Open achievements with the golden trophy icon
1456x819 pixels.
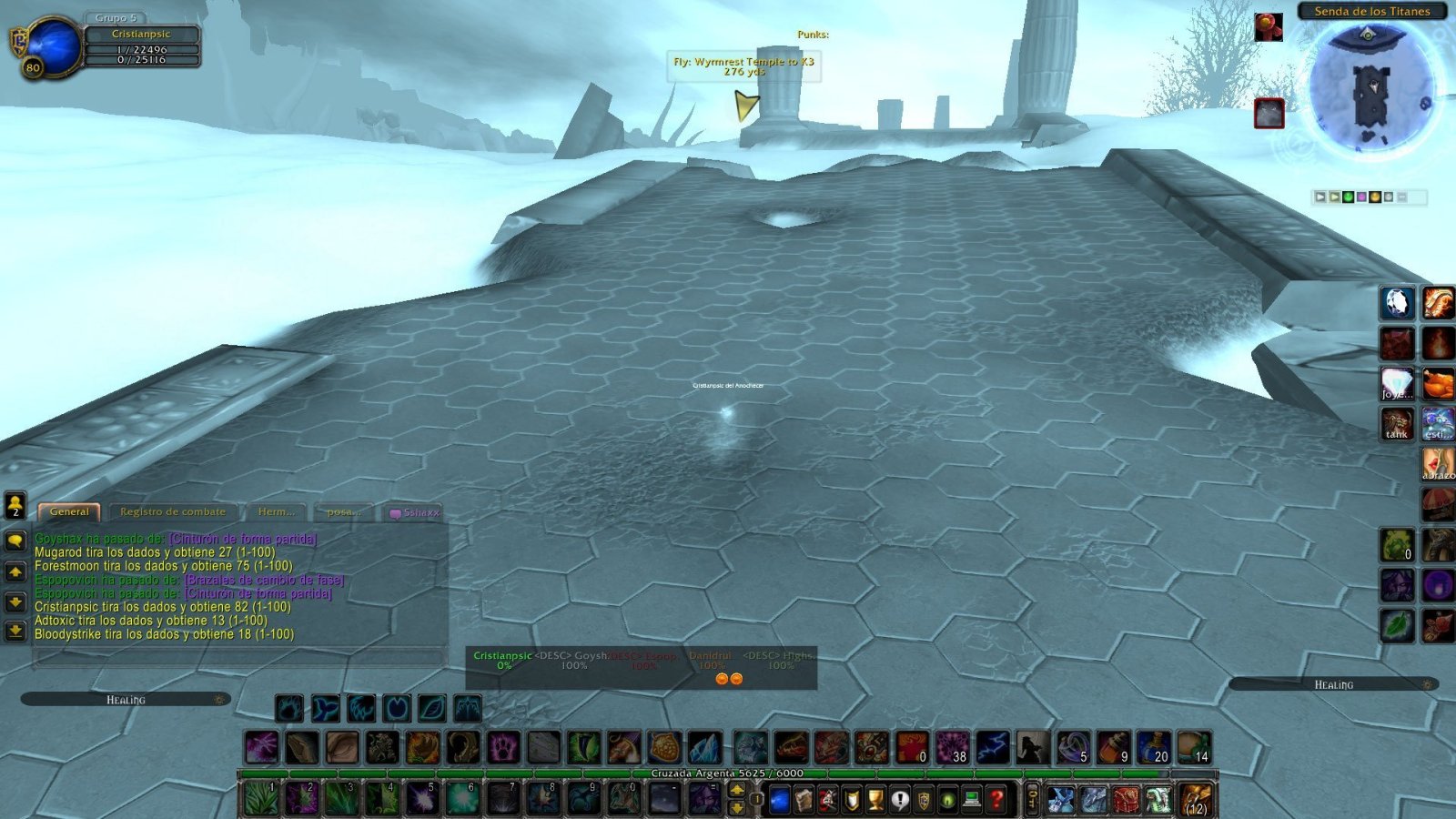click(x=875, y=798)
